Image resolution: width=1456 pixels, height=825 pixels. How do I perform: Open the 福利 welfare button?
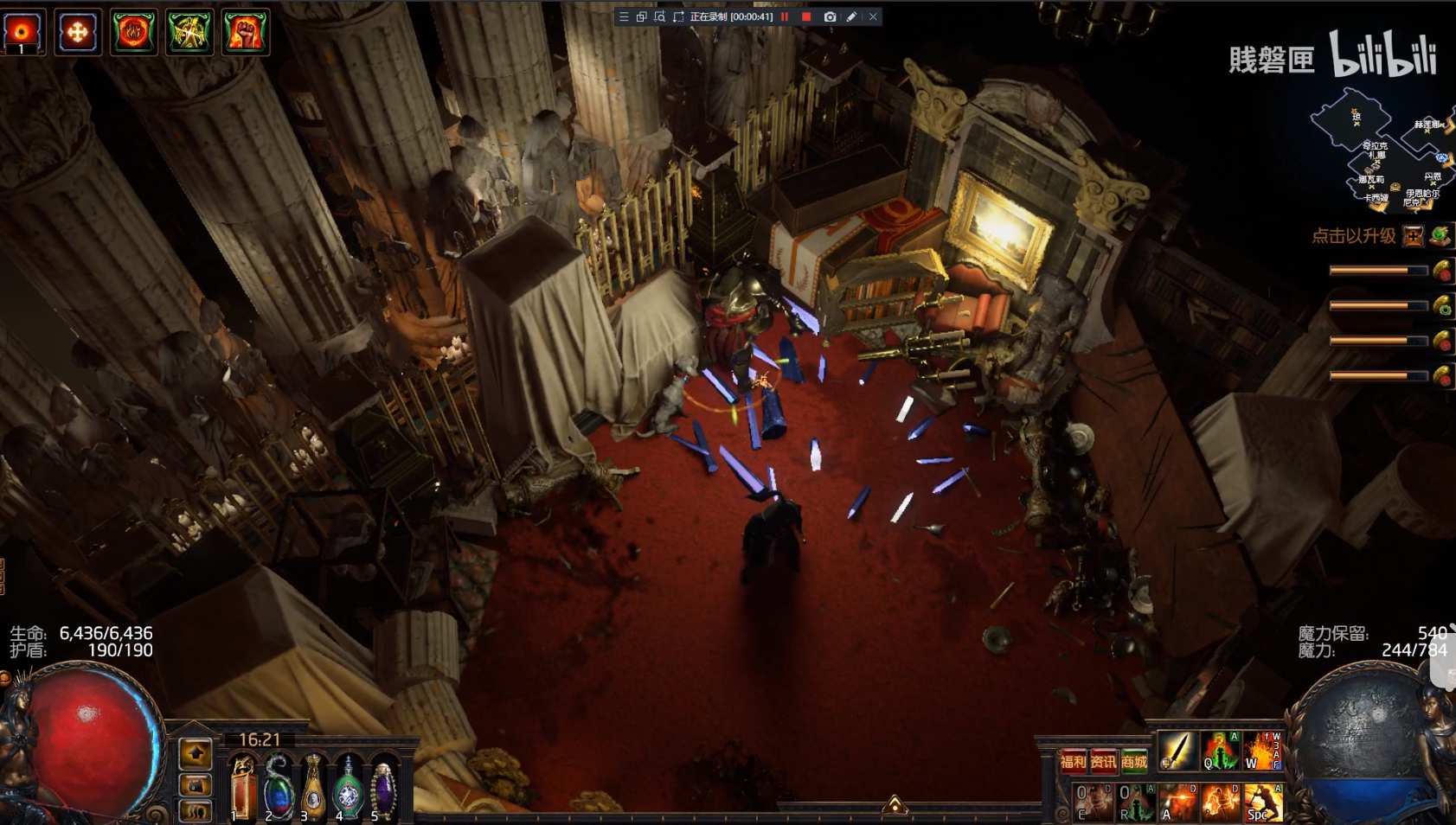1073,762
